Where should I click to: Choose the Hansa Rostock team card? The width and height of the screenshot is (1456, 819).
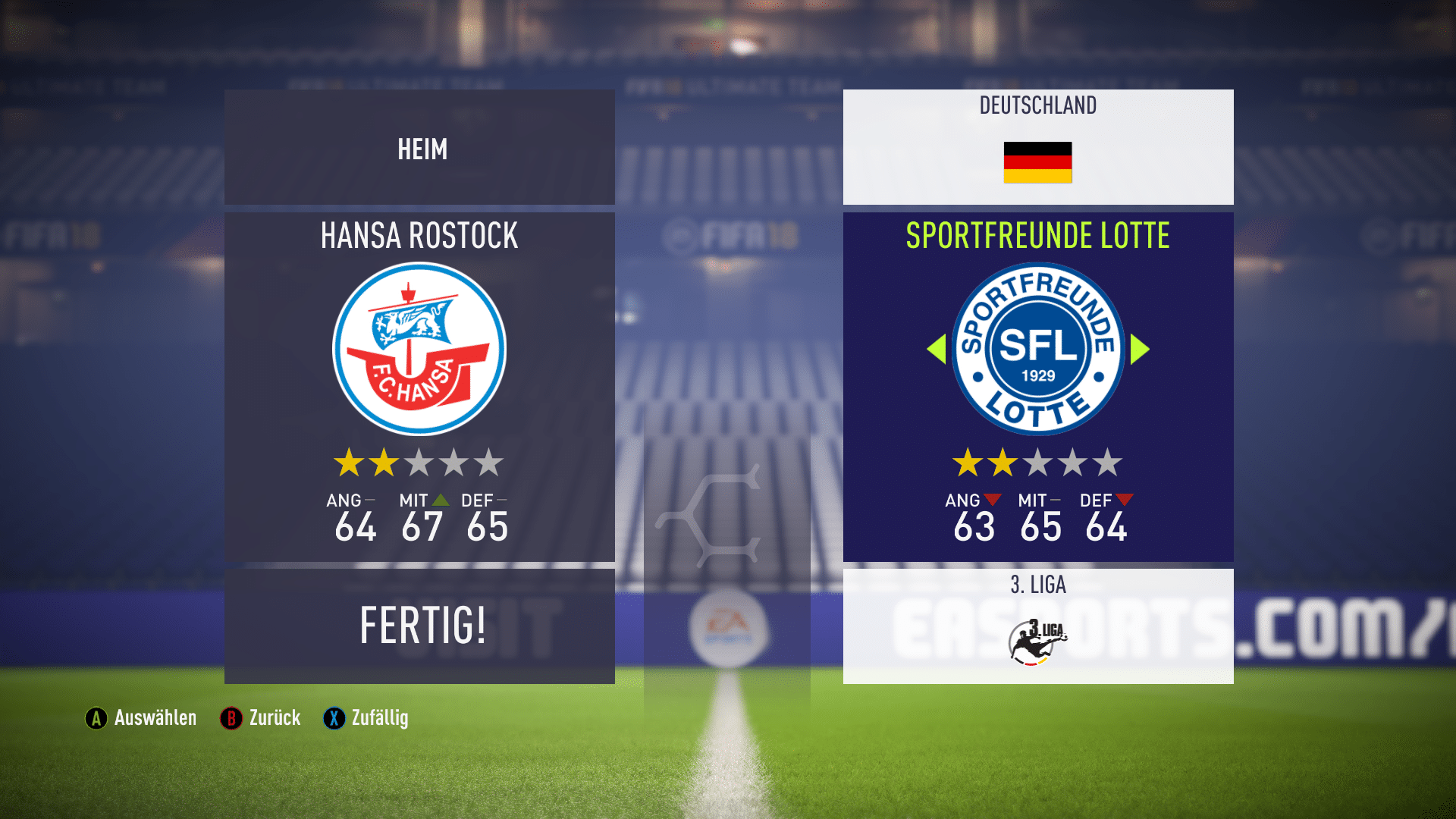419,387
